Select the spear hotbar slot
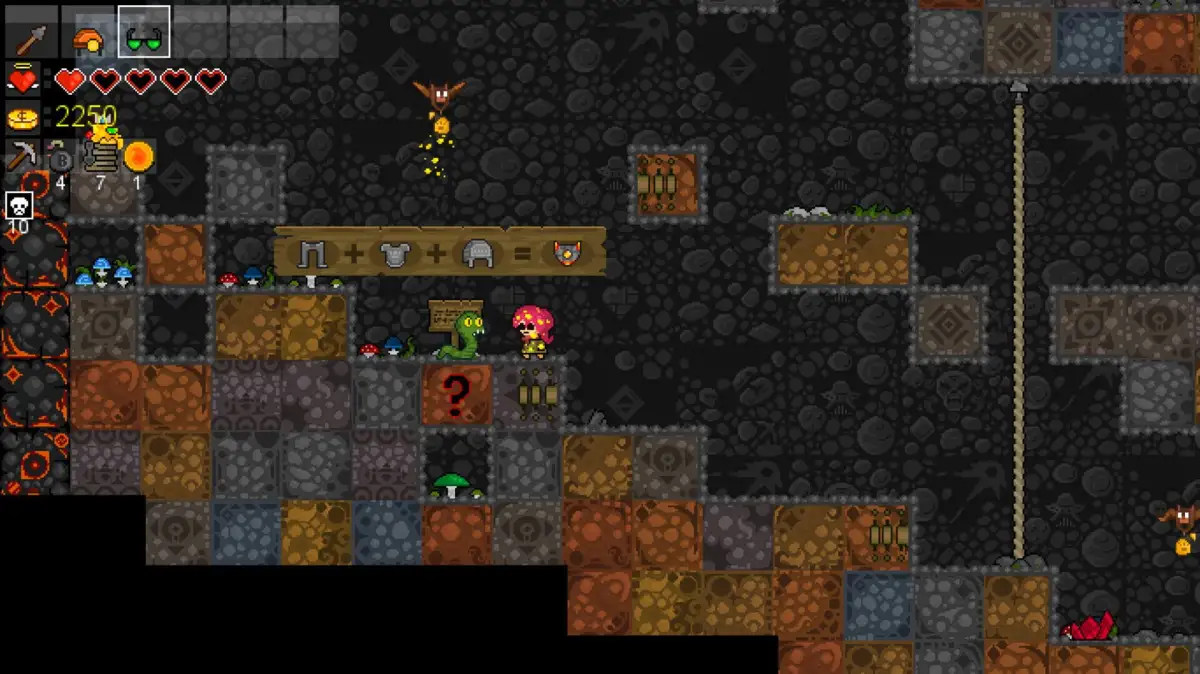The height and width of the screenshot is (674, 1200). point(30,38)
